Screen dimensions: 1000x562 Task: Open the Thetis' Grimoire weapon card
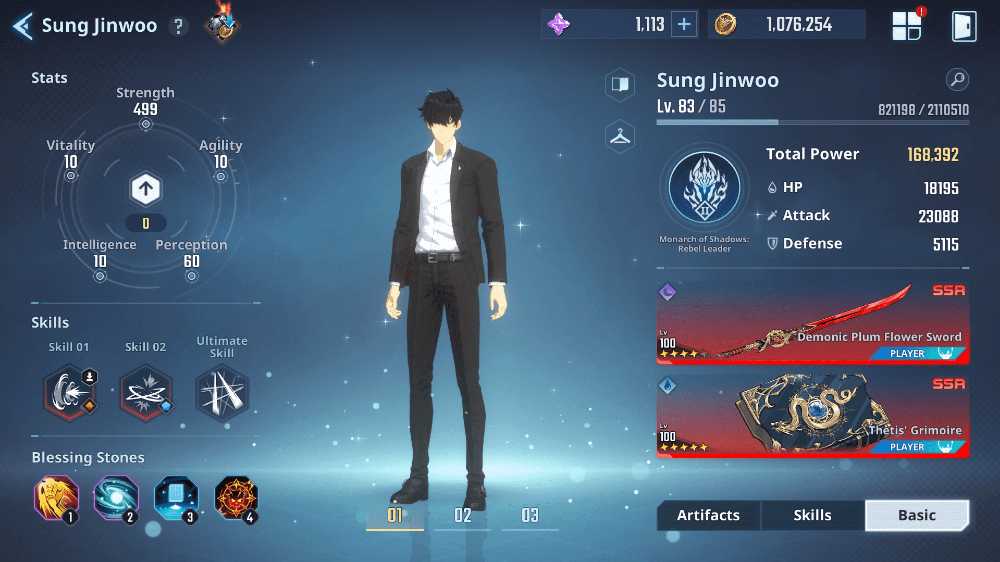[812, 416]
